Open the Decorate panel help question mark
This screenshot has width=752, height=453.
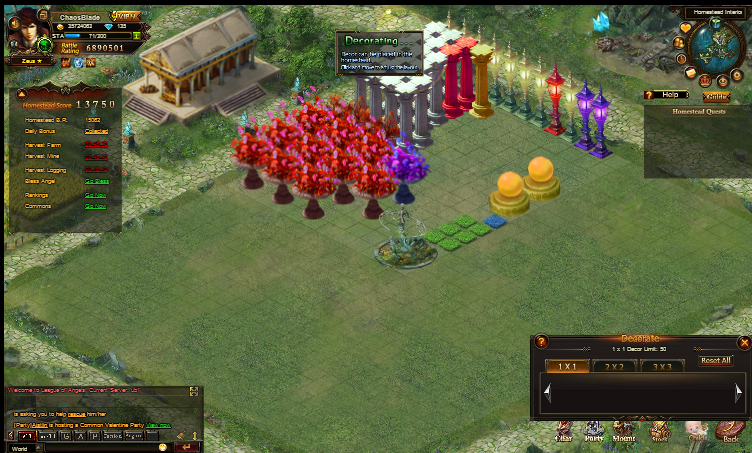point(541,342)
